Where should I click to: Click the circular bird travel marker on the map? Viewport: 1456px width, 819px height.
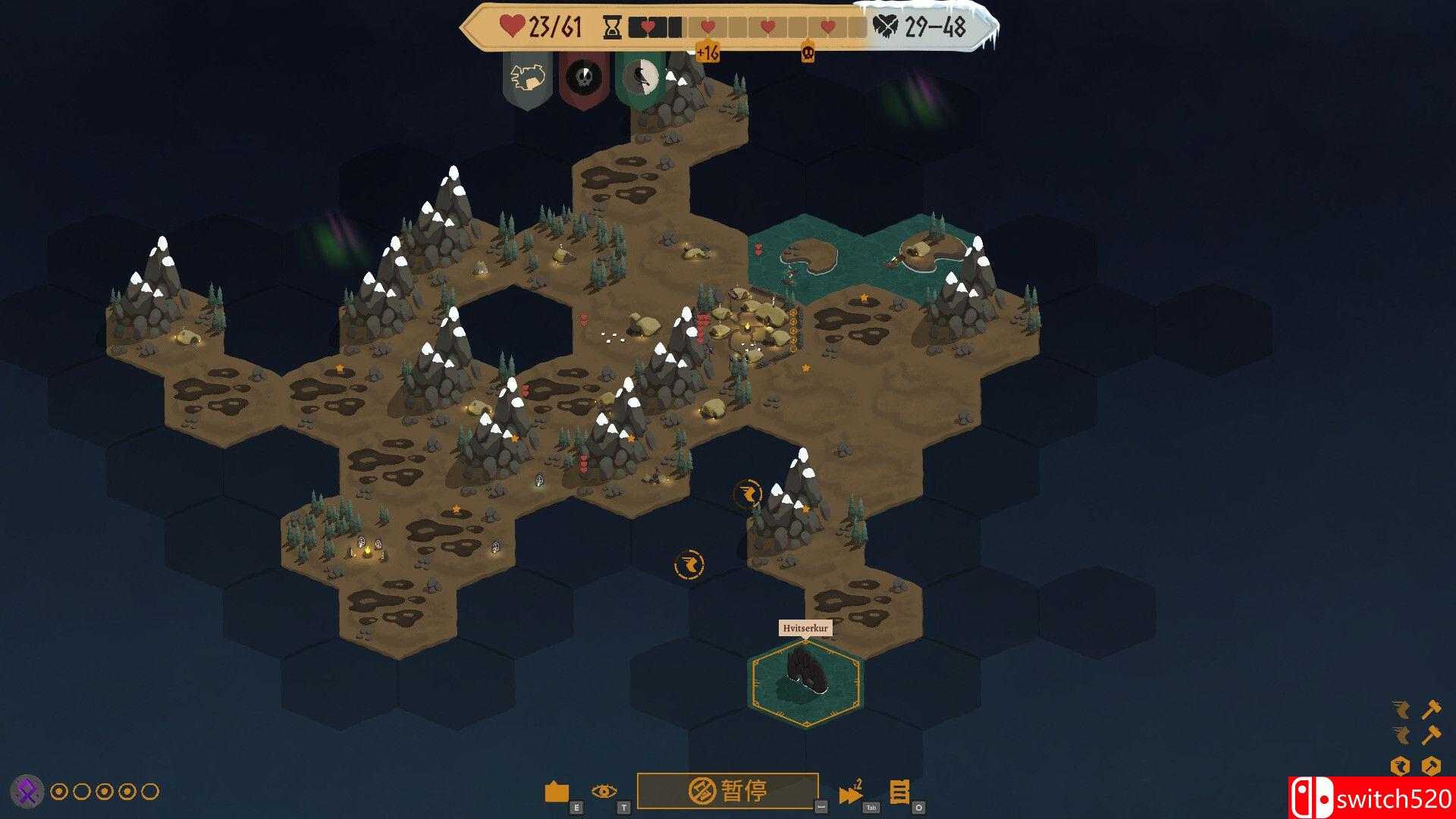[689, 563]
